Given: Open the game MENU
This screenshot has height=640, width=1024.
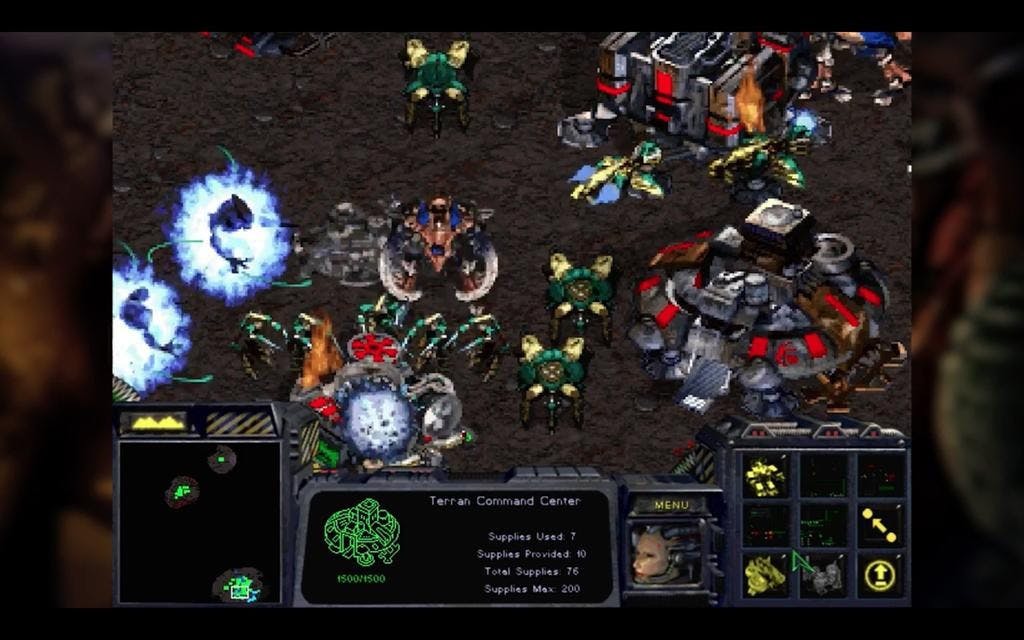Looking at the screenshot, I should click(671, 505).
